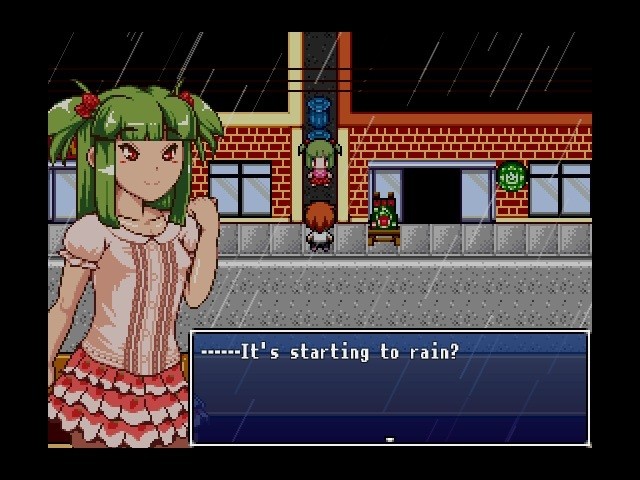Click the rain dialogue message box
This screenshot has height=480, width=640.
389,387
